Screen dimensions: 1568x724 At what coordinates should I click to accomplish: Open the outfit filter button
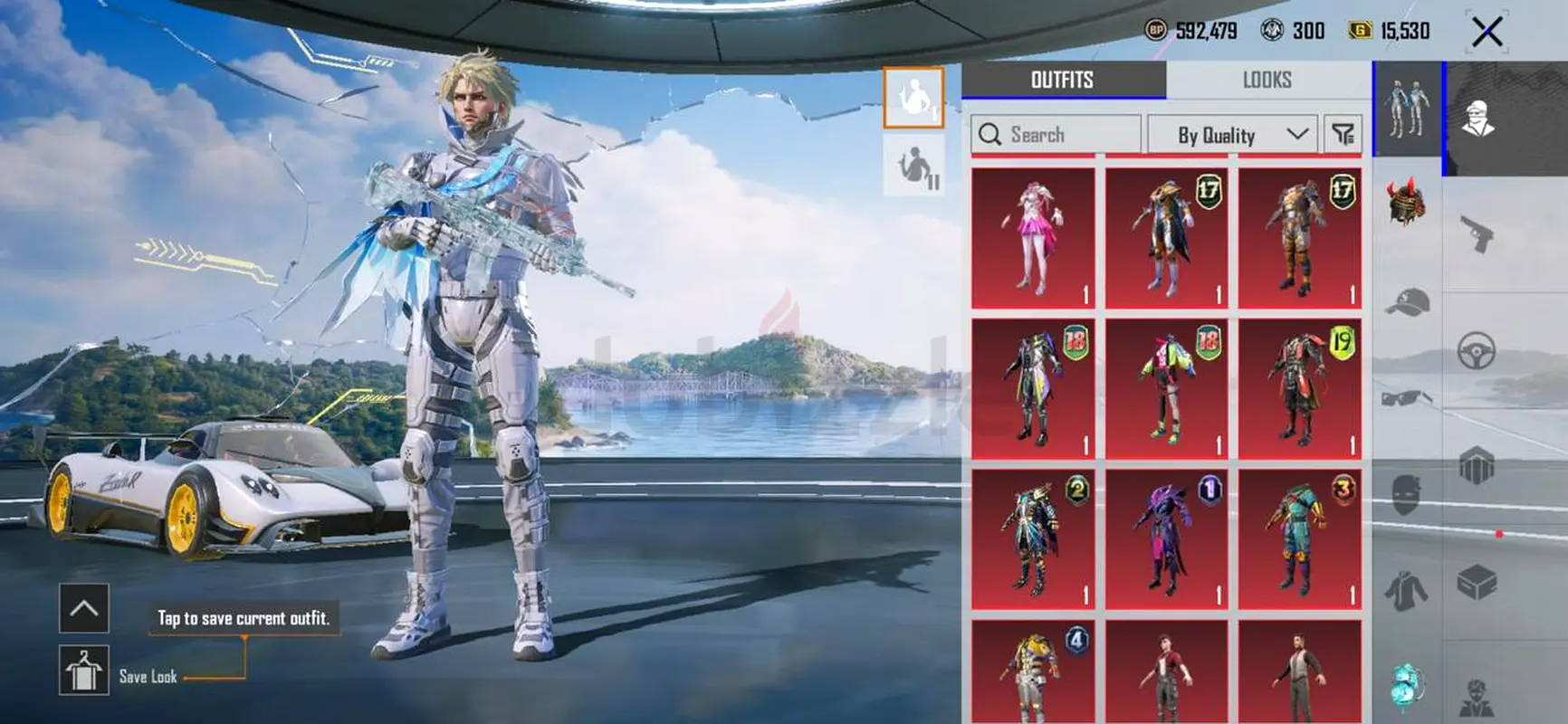(1343, 135)
